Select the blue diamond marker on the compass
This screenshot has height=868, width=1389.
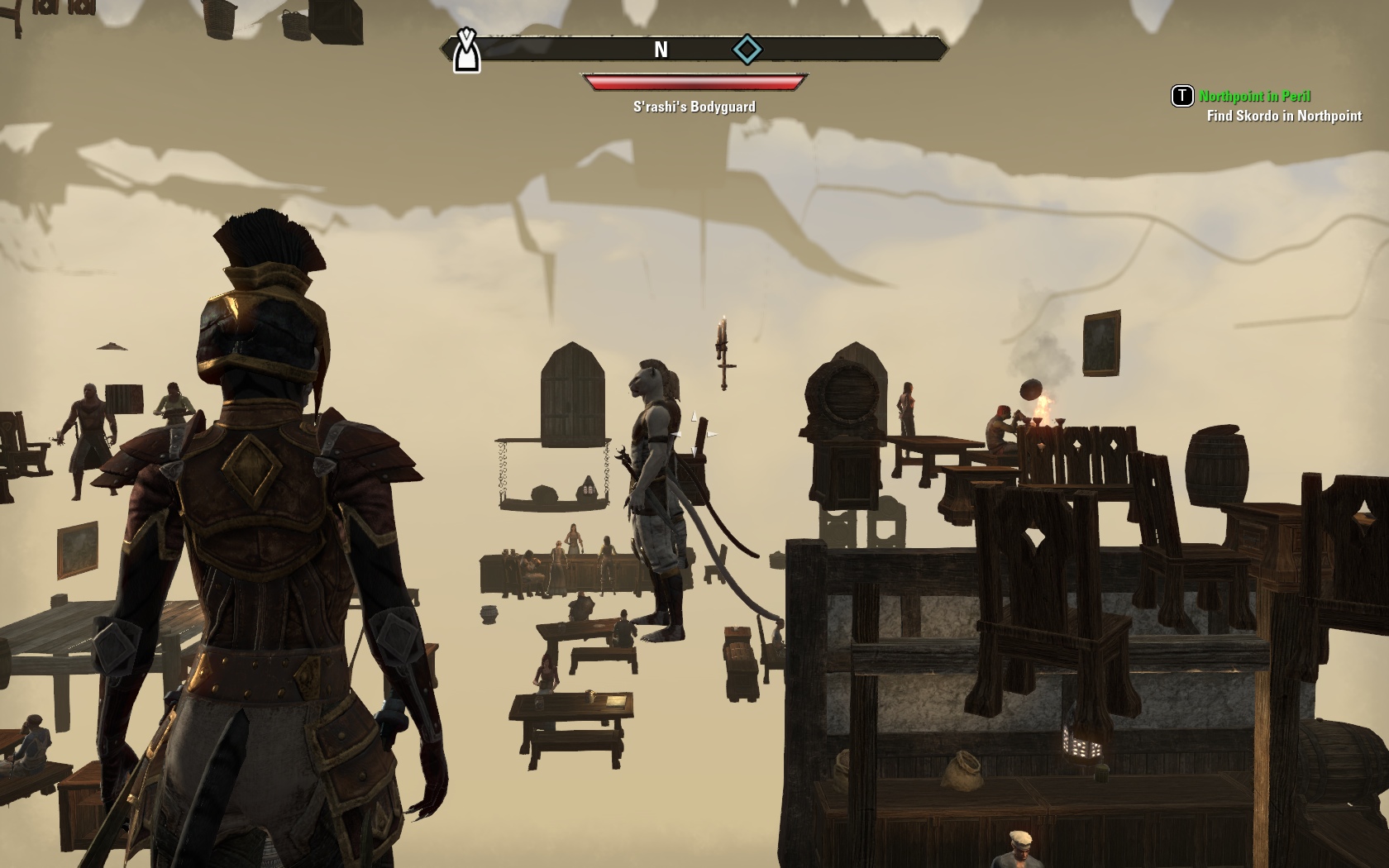pos(747,50)
